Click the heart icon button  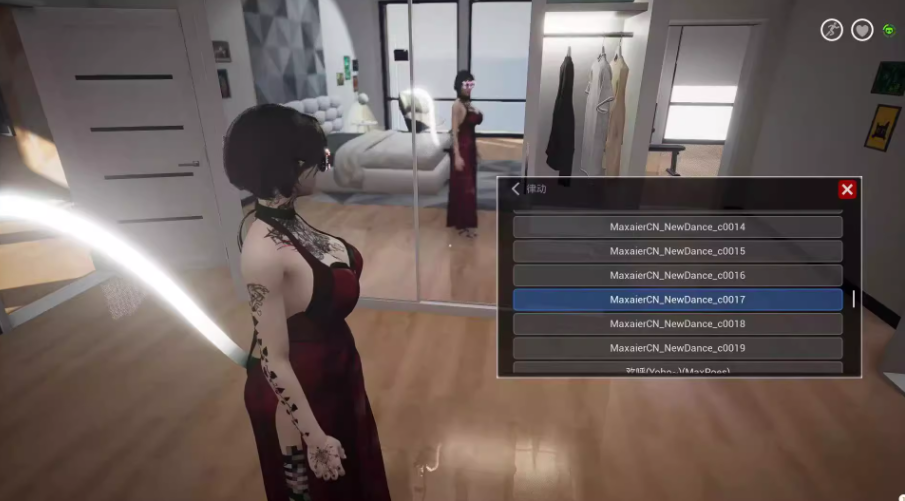point(862,30)
